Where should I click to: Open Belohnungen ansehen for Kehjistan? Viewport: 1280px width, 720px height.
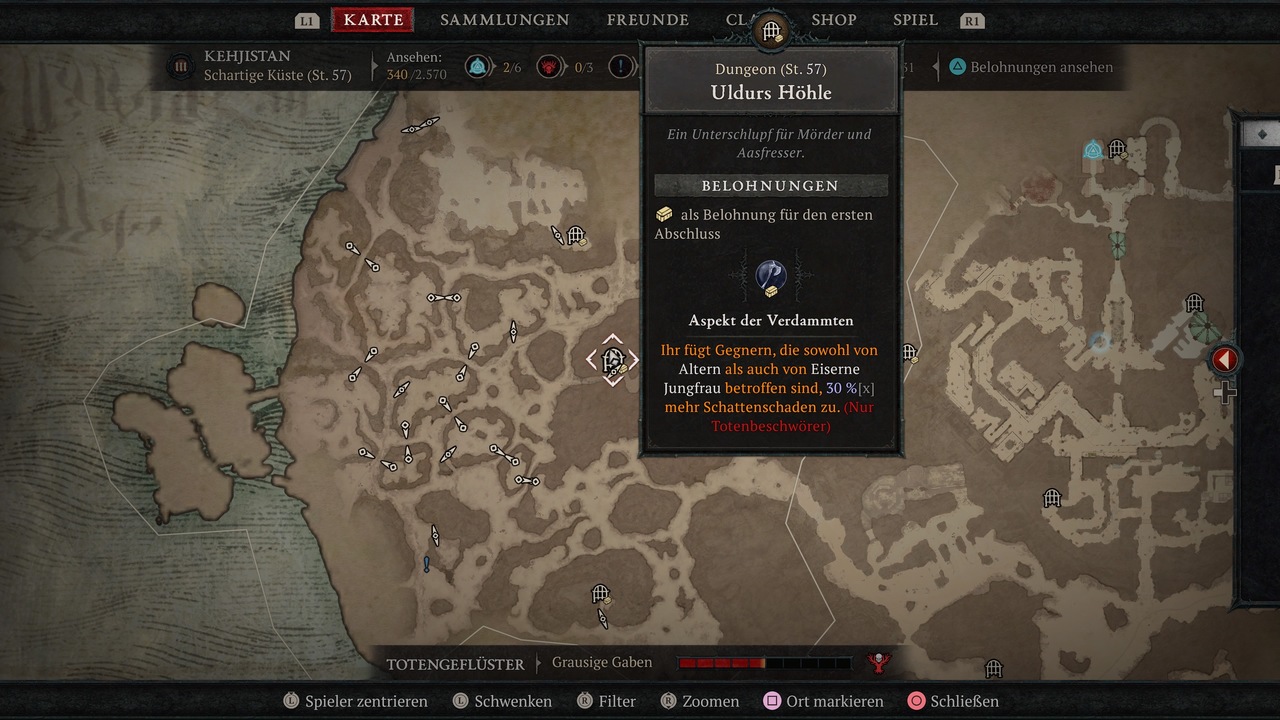coord(1030,67)
